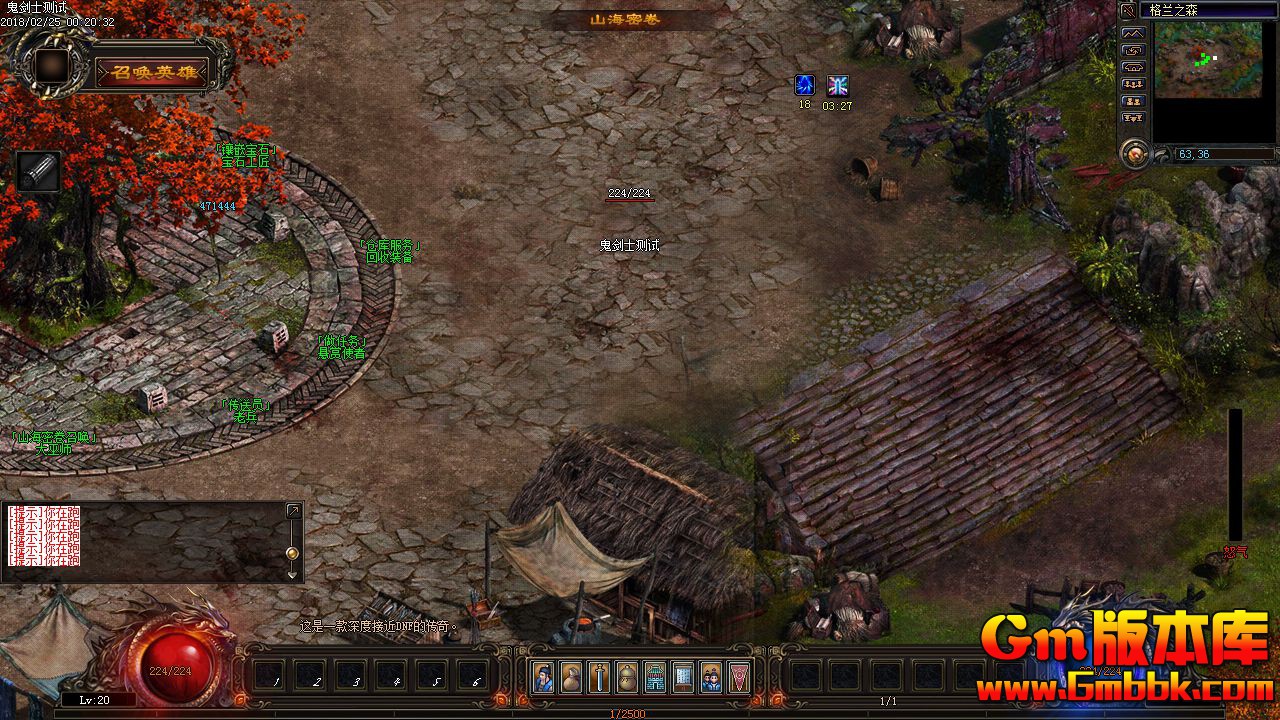Click the mountain icon beside the minimap
This screenshot has width=1280, height=720.
point(1133,33)
